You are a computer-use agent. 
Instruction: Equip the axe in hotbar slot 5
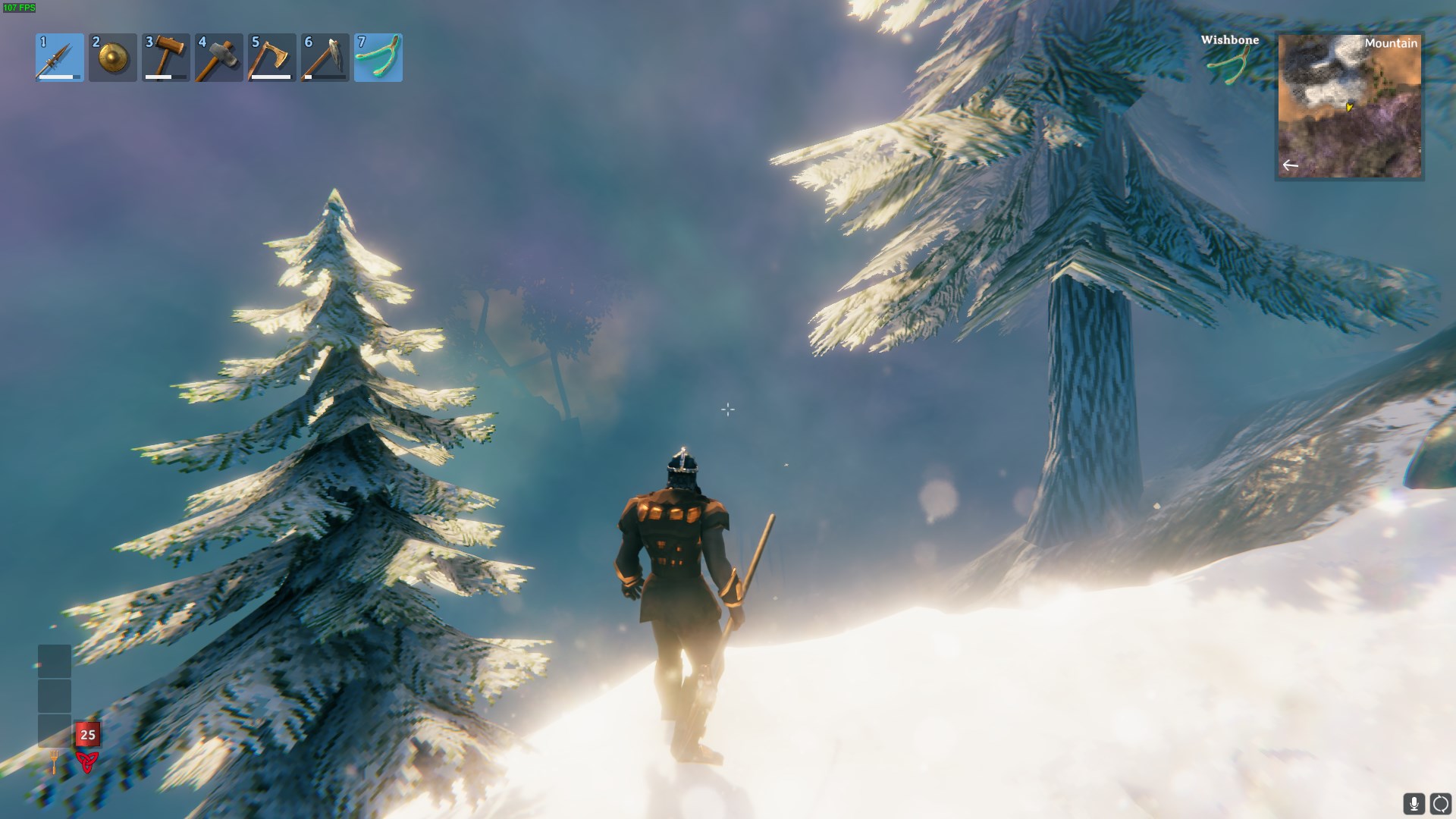click(x=271, y=58)
